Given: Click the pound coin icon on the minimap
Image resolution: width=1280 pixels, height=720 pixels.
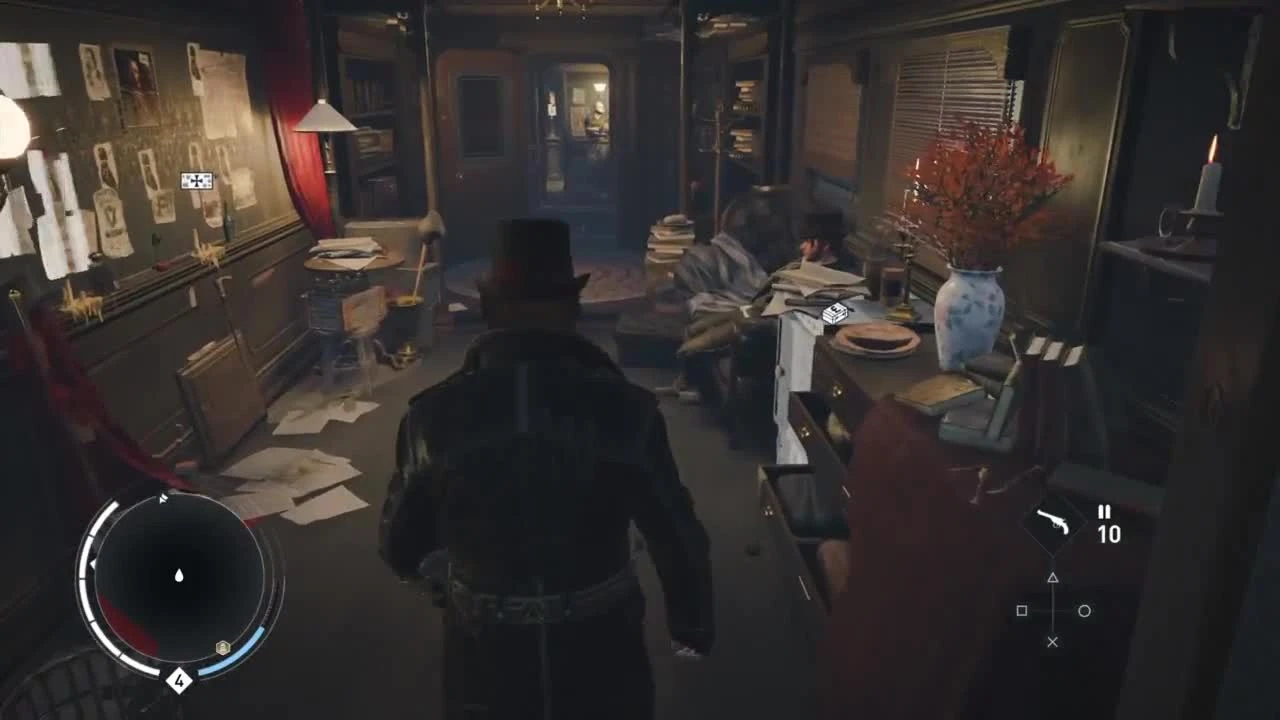Looking at the screenshot, I should [222, 648].
